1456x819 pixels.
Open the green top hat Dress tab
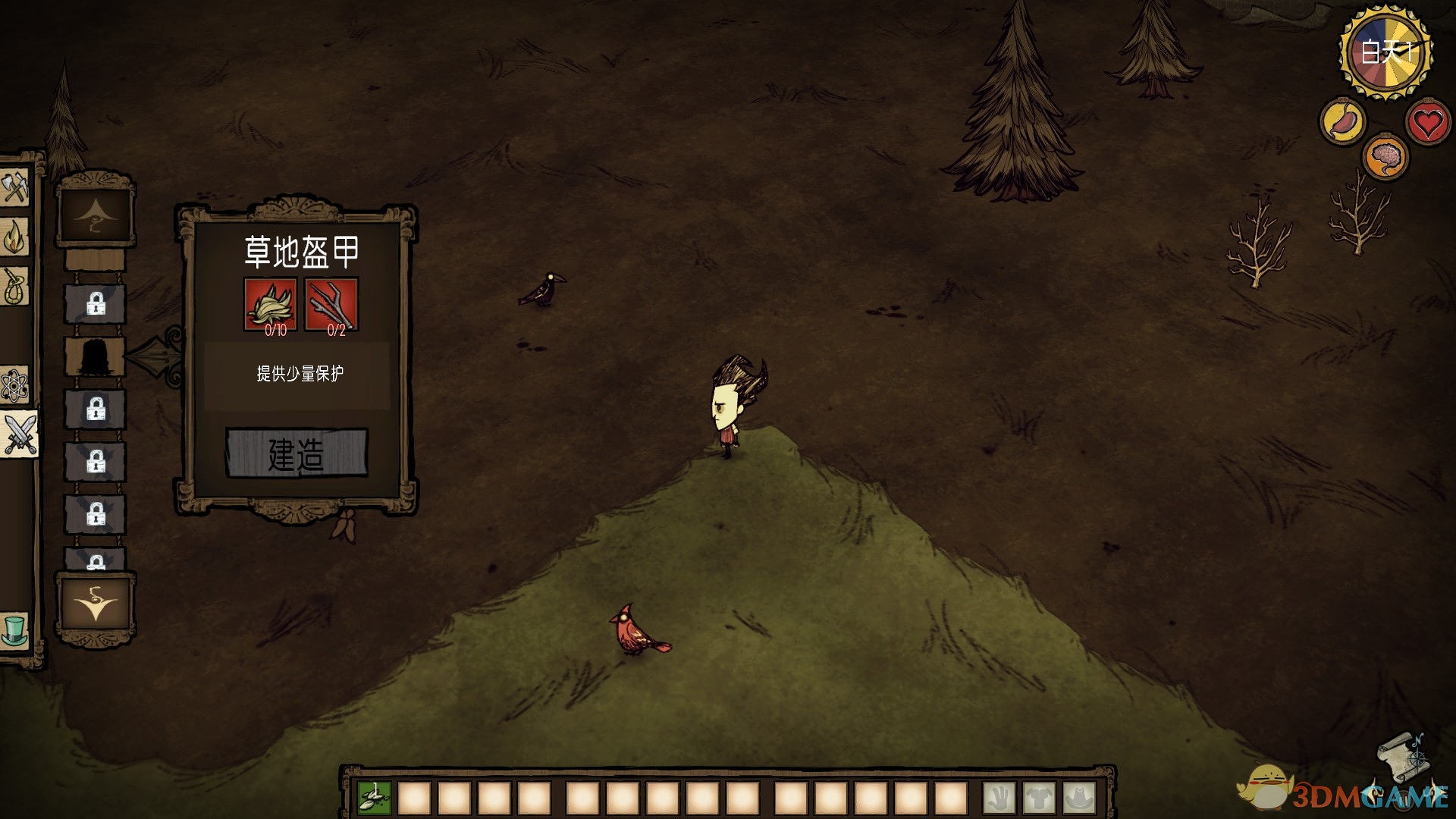pos(14,629)
